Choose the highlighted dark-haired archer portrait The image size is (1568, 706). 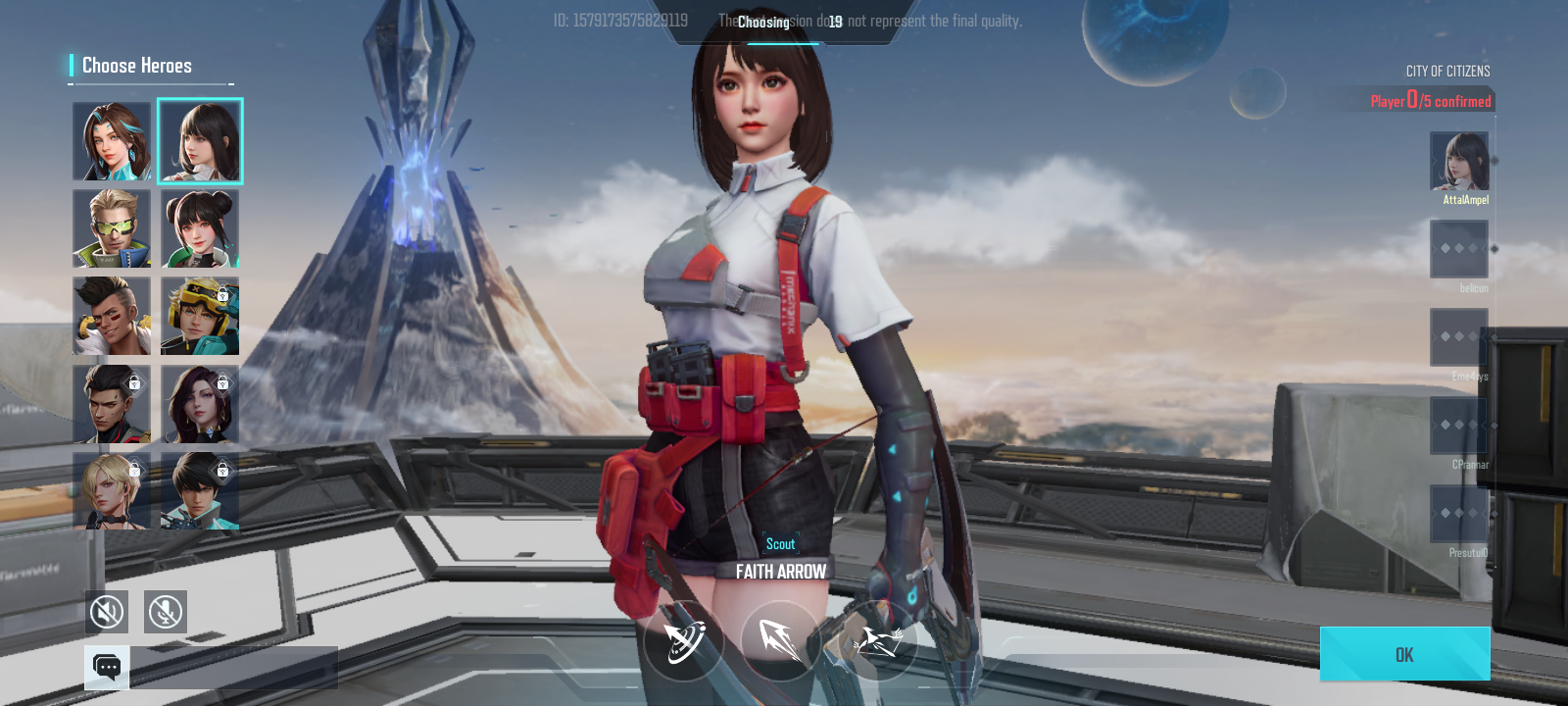tap(200, 142)
